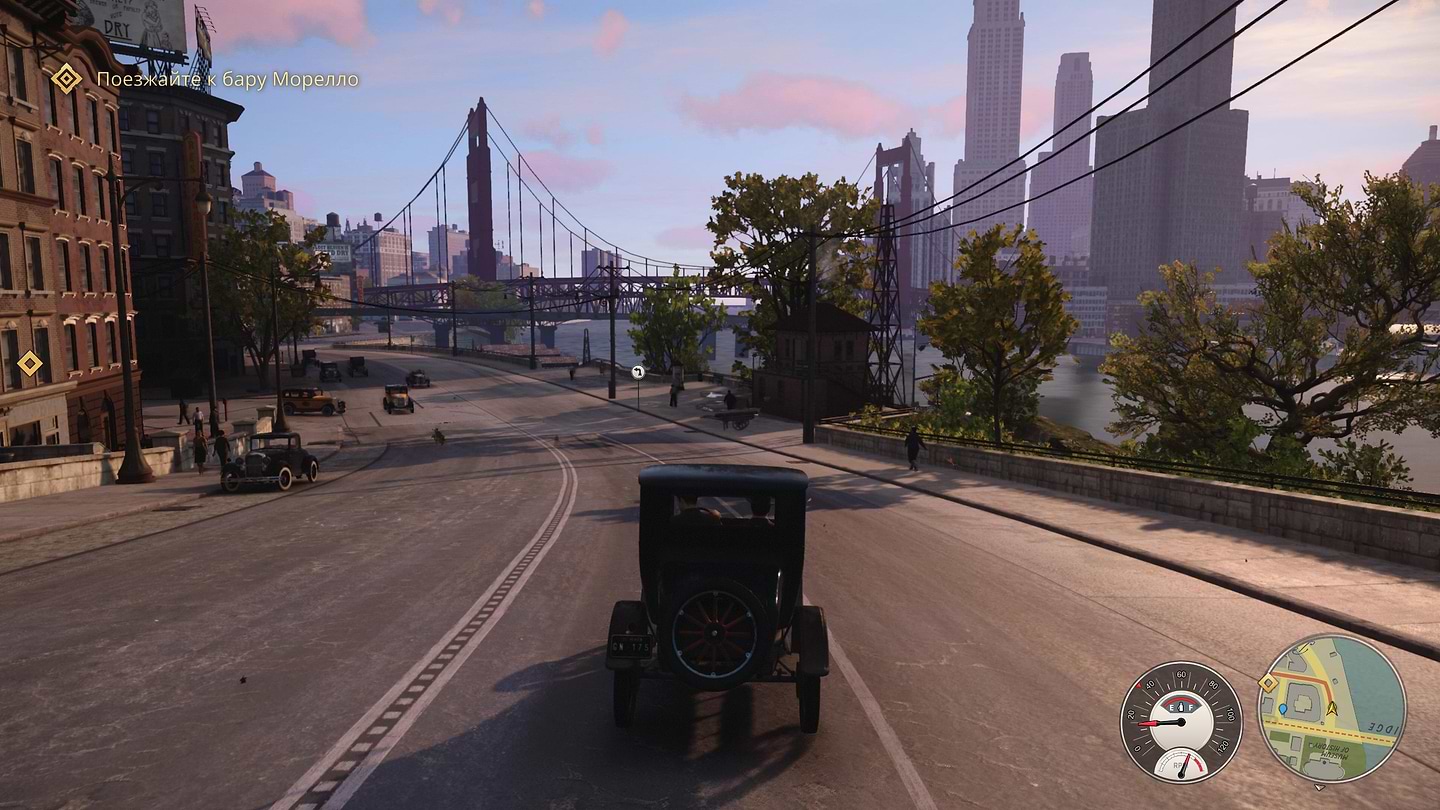1440x810 pixels.
Task: Open the circular minimap
Action: [x=1332, y=708]
